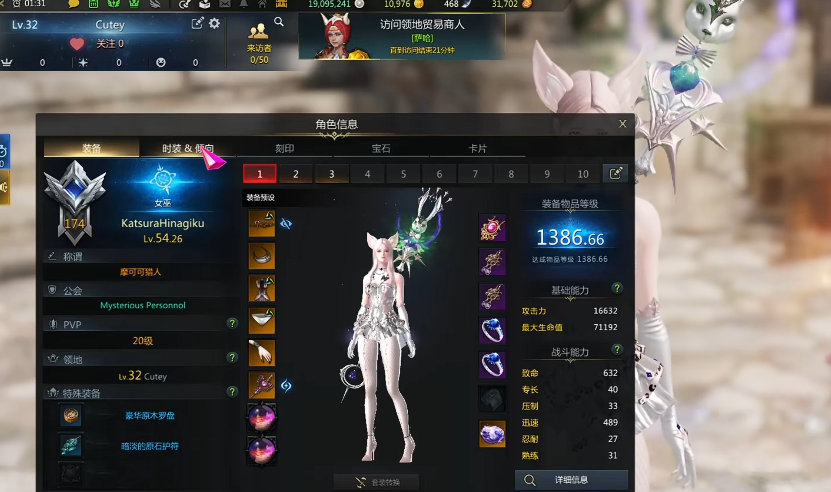831x492 pixels.
Task: Open 详细信息 detailed info
Action: pos(571,480)
